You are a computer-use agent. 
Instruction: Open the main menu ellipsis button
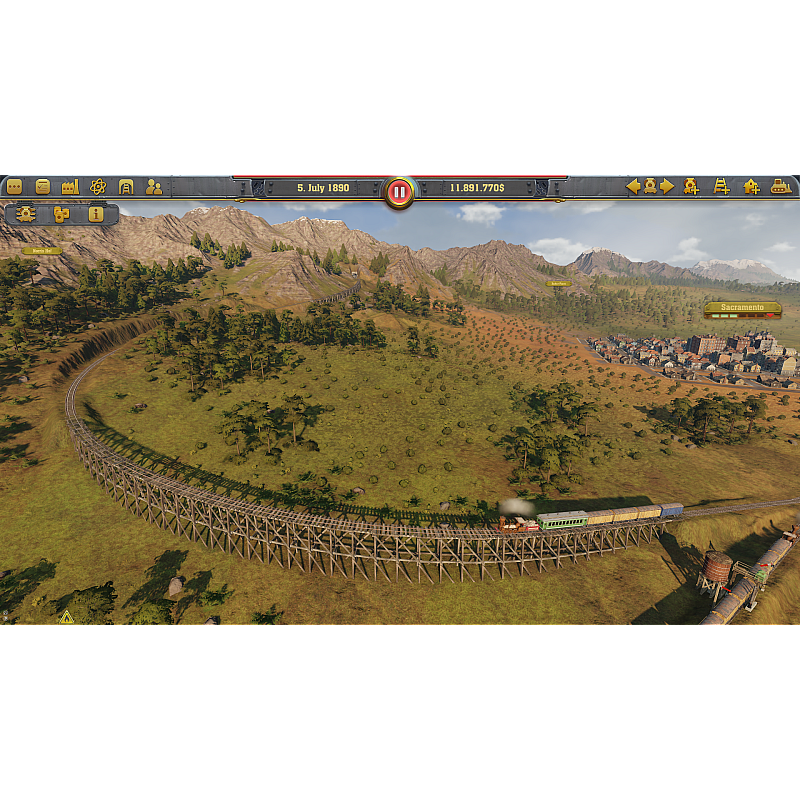click(14, 186)
